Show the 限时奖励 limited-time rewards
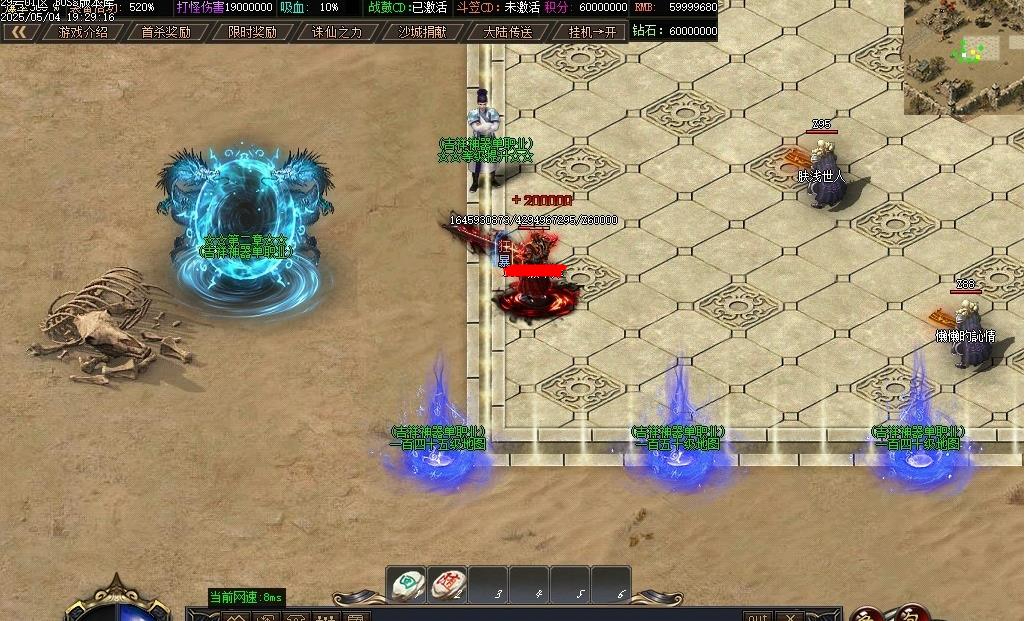1030x621 pixels. (x=252, y=32)
